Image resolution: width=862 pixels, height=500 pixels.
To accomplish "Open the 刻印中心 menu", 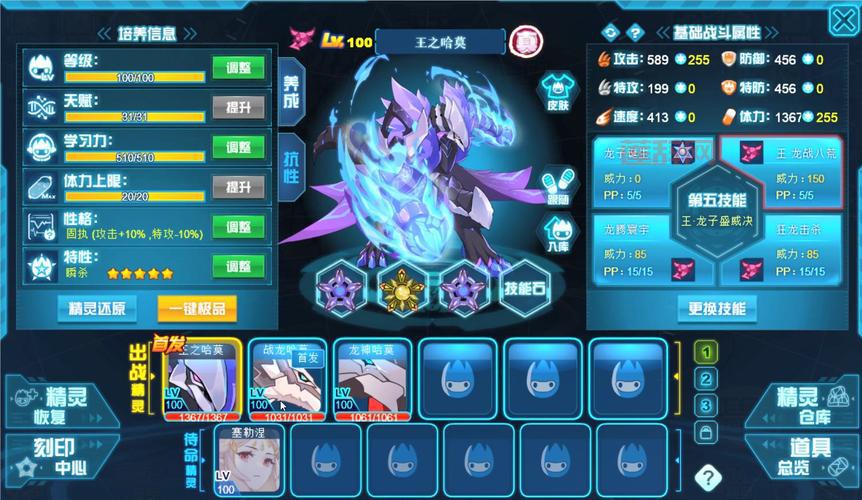I will click(x=56, y=457).
